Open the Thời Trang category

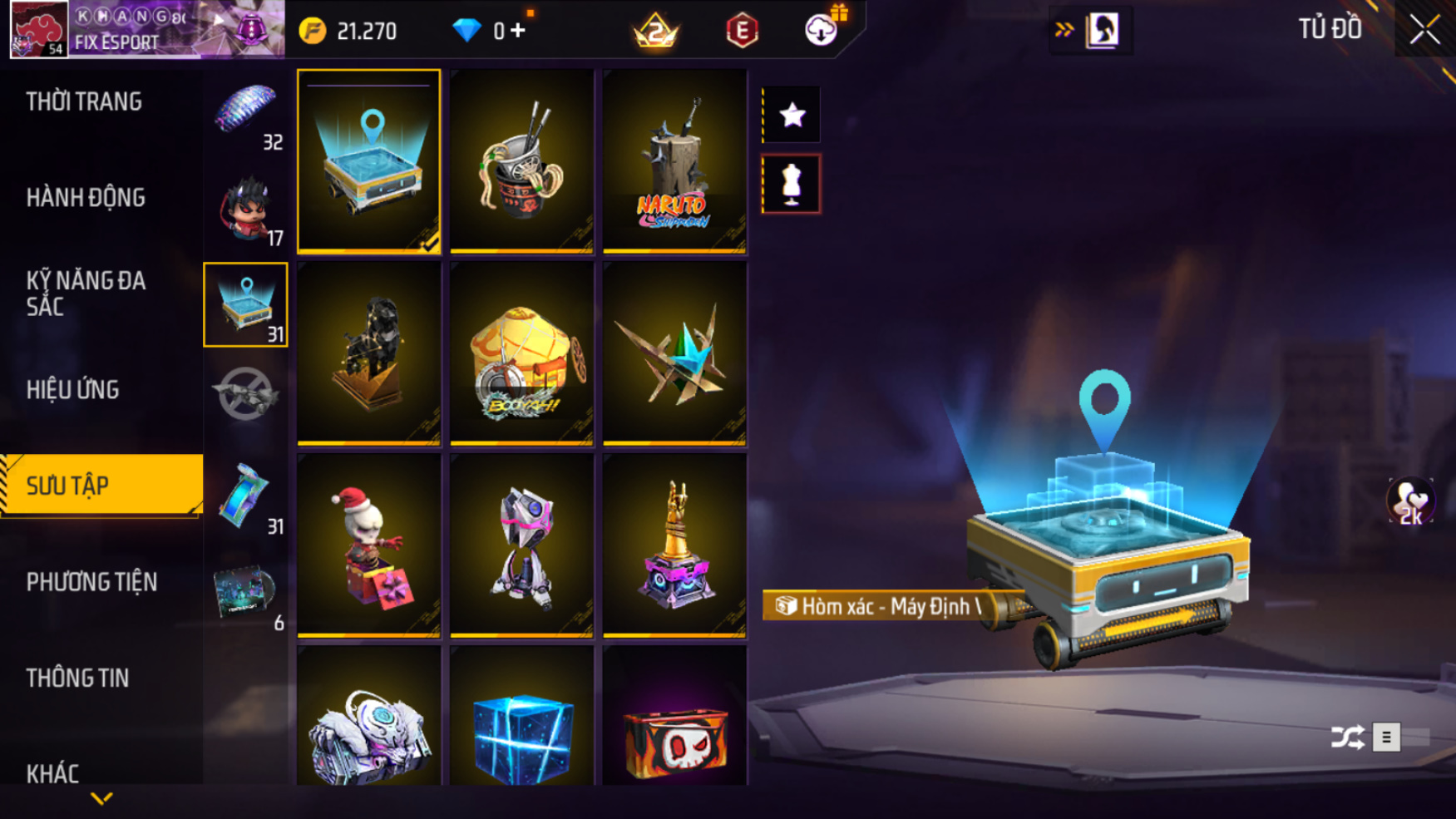[x=84, y=101]
